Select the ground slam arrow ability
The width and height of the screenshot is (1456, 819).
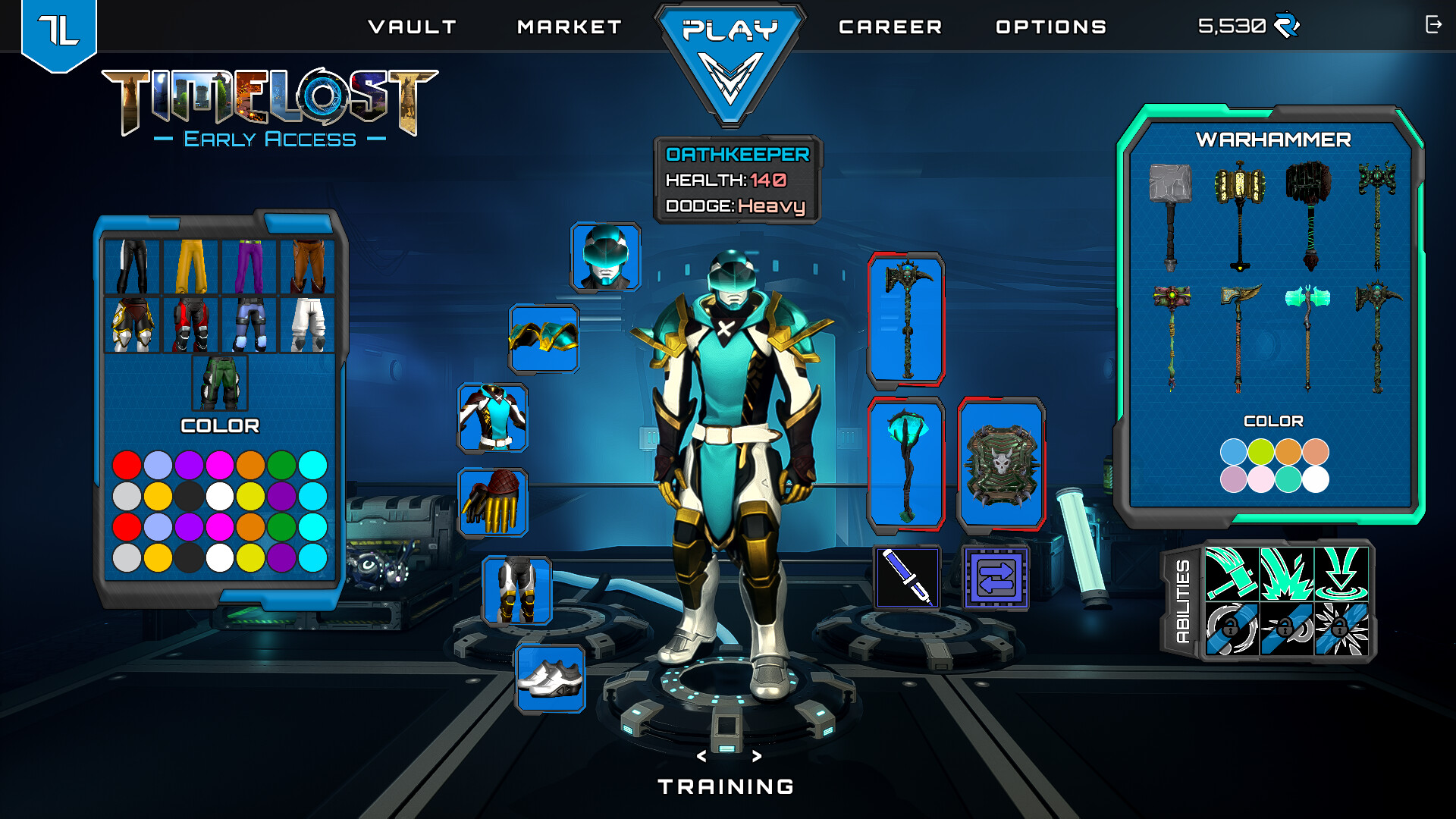tap(1341, 573)
